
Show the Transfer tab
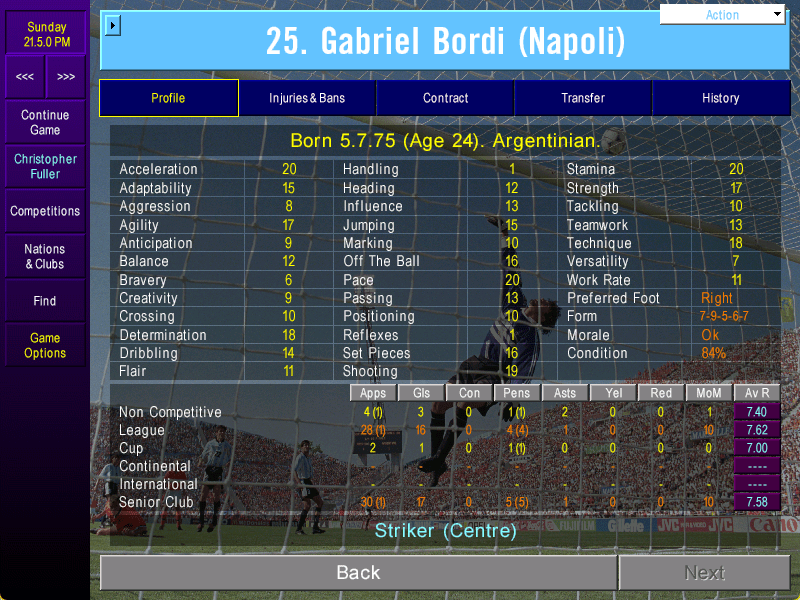583,98
